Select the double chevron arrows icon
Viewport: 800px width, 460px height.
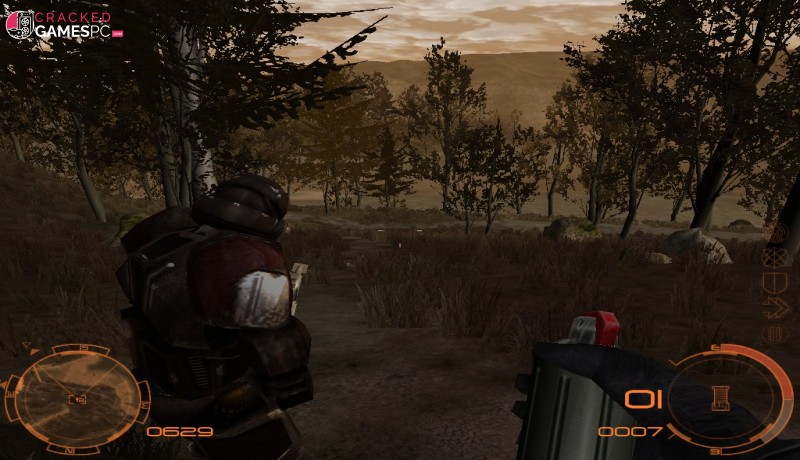pyautogui.click(x=773, y=309)
